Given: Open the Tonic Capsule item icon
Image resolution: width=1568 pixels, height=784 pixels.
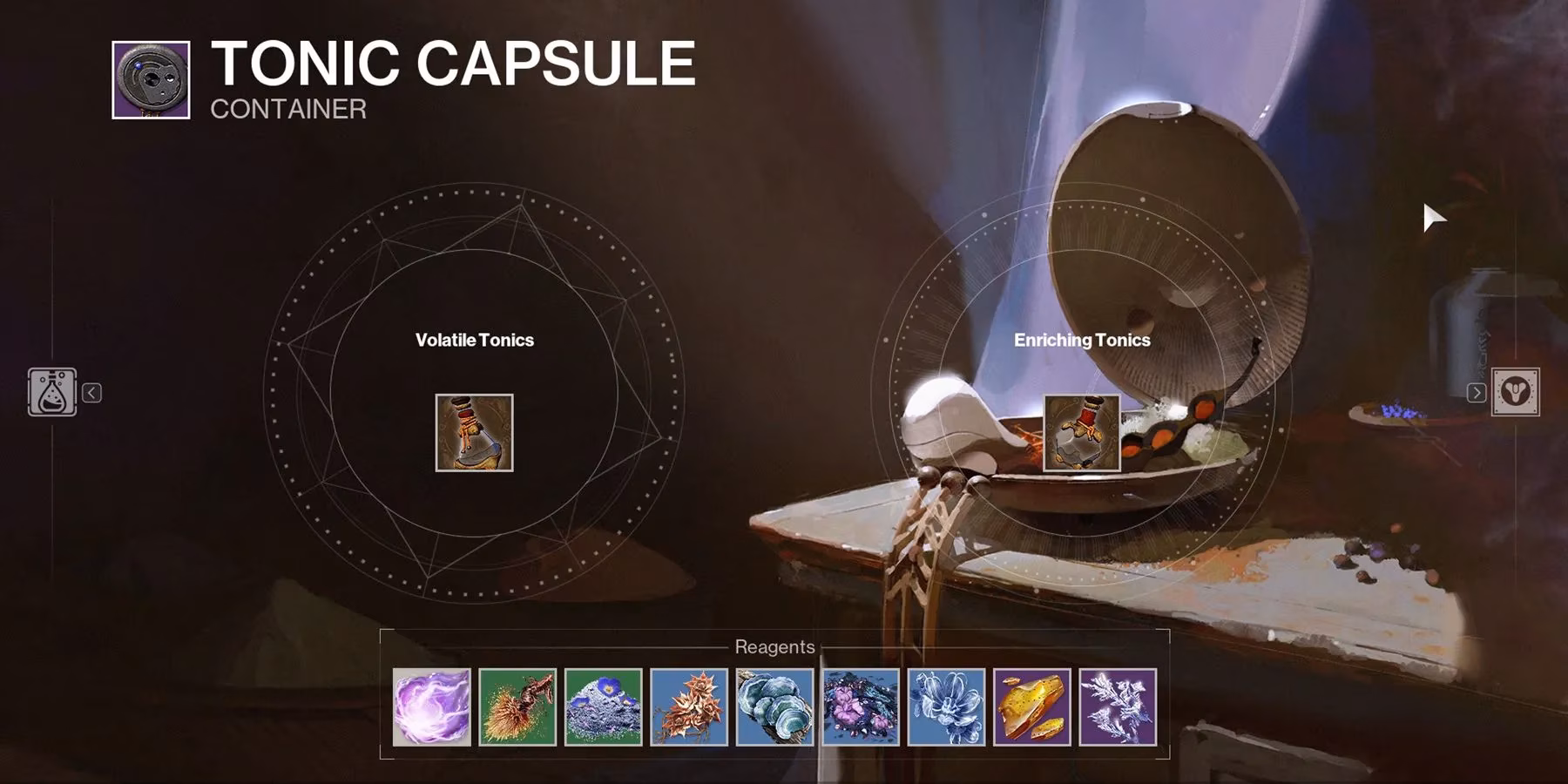Looking at the screenshot, I should (x=150, y=79).
